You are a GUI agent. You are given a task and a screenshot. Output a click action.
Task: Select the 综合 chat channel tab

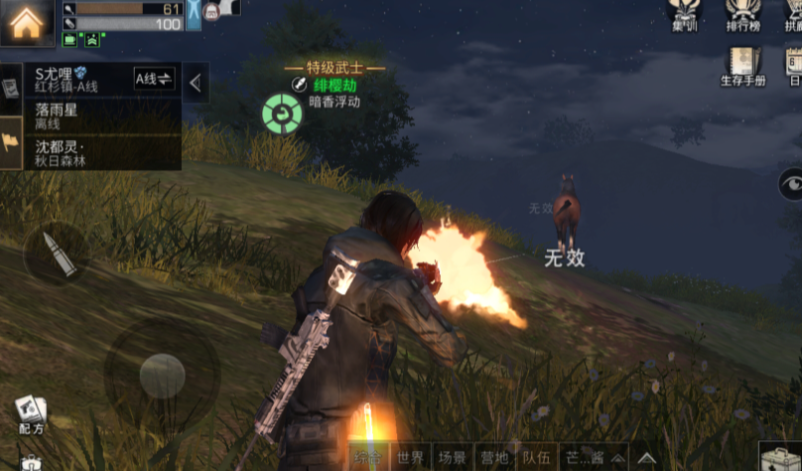coord(368,458)
